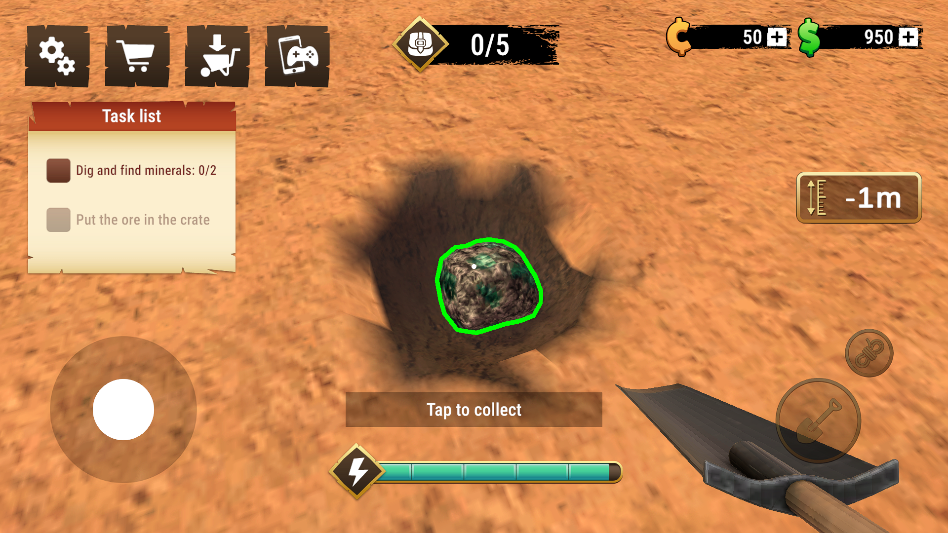Add green cash with the plus button
Viewport: 948px width, 533px height.
pyautogui.click(x=908, y=38)
